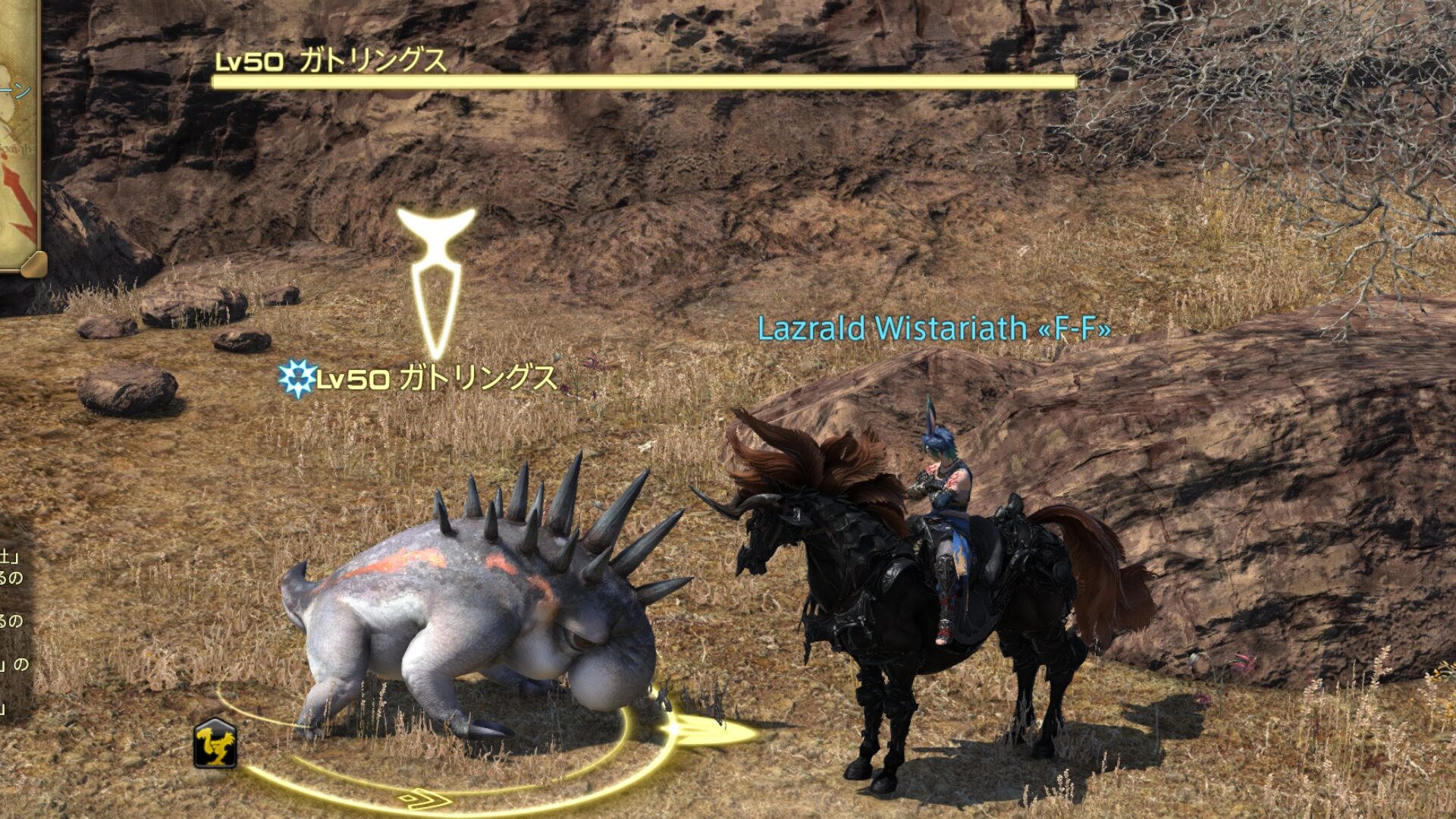The image size is (1456, 819).
Task: Click the blue claimed-target star icon beside Lv50
Action: pyautogui.click(x=297, y=377)
